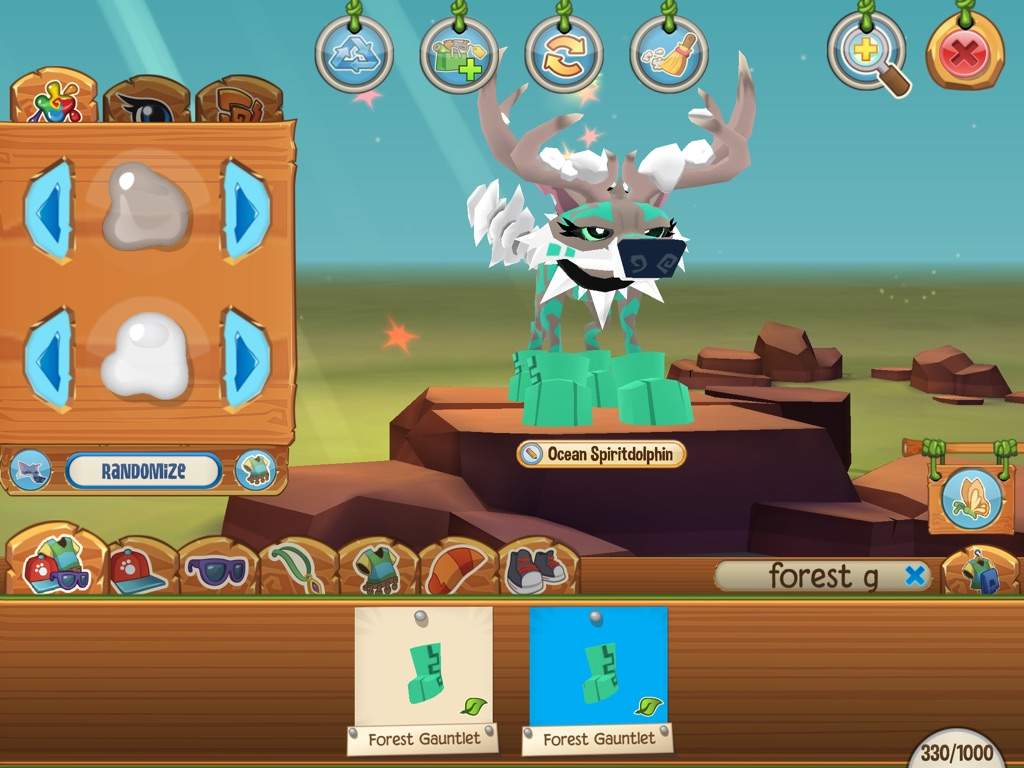
Task: Select the white pattern swatch
Action: pyautogui.click(x=146, y=355)
